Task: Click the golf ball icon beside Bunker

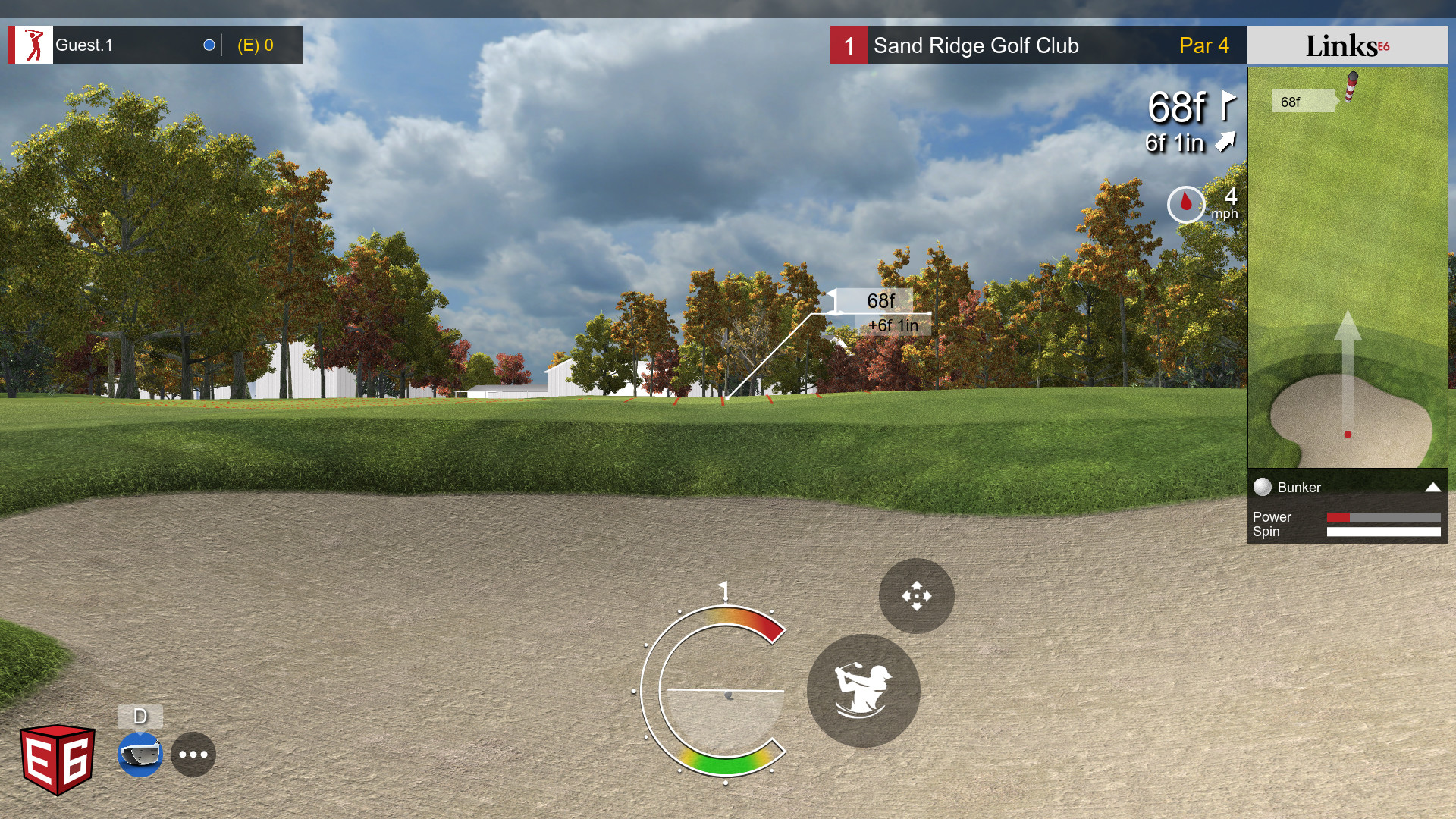Action: [x=1263, y=488]
